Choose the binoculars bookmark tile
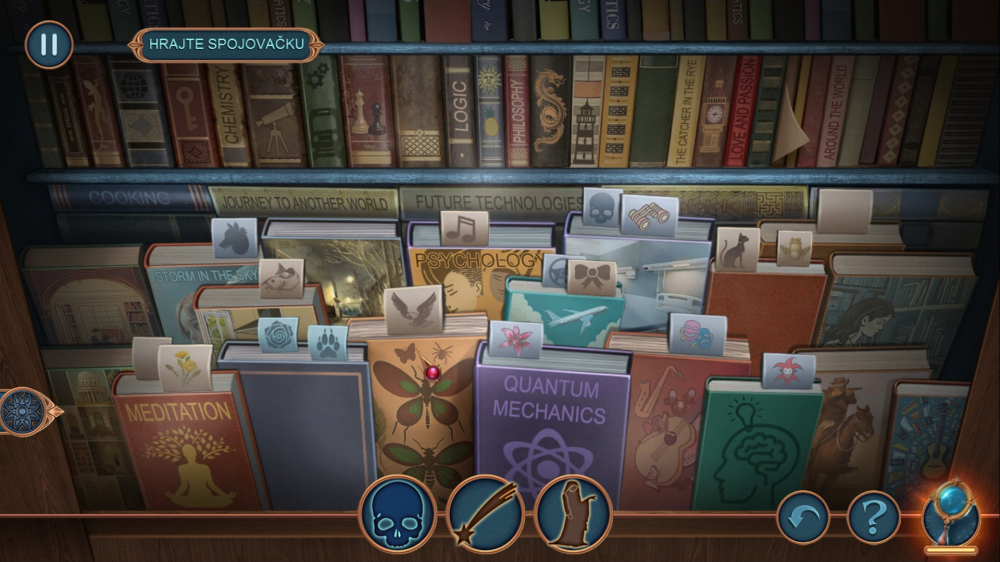The height and width of the screenshot is (562, 1000). (650, 214)
